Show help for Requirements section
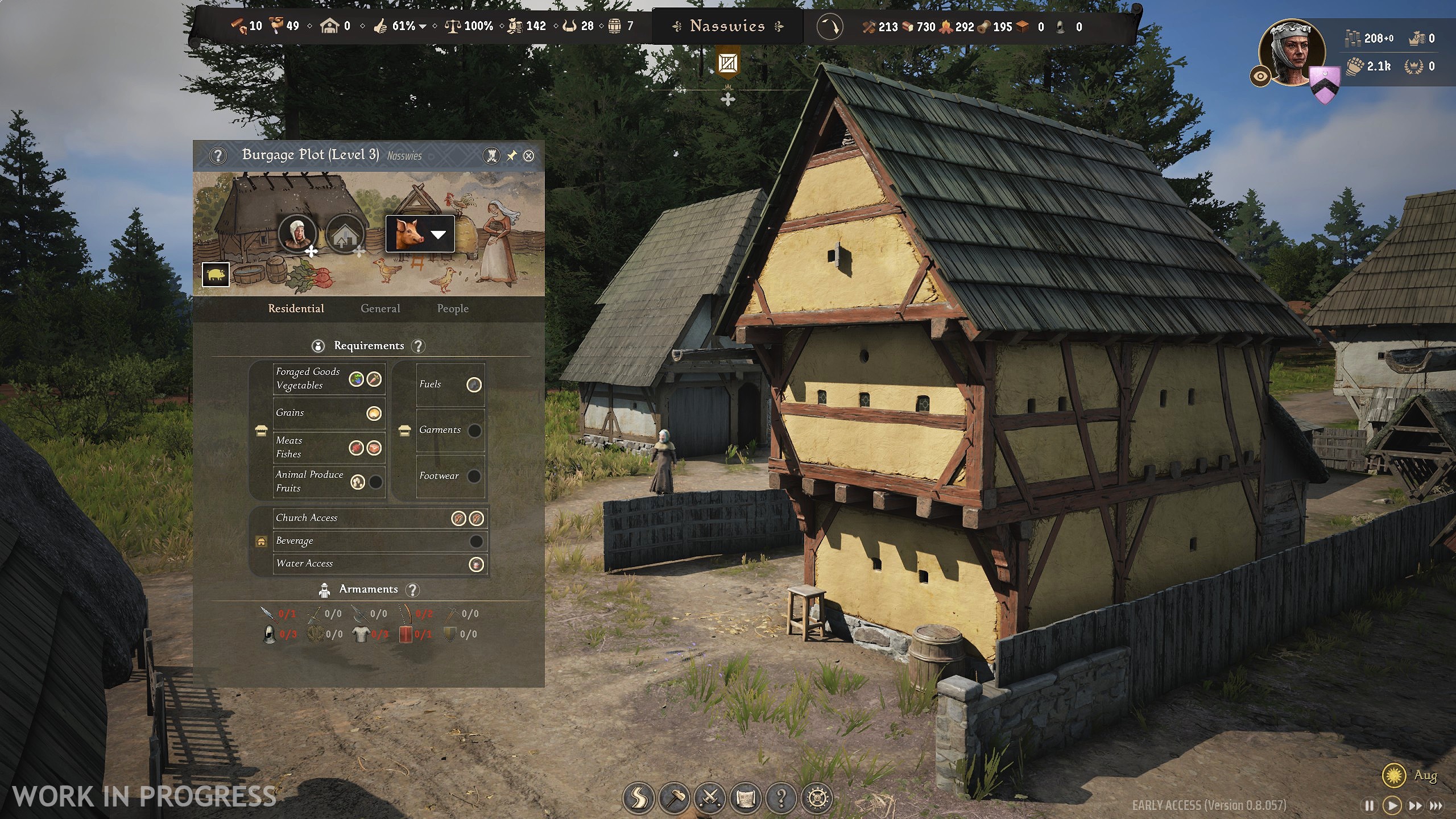This screenshot has width=1456, height=819. (x=418, y=346)
